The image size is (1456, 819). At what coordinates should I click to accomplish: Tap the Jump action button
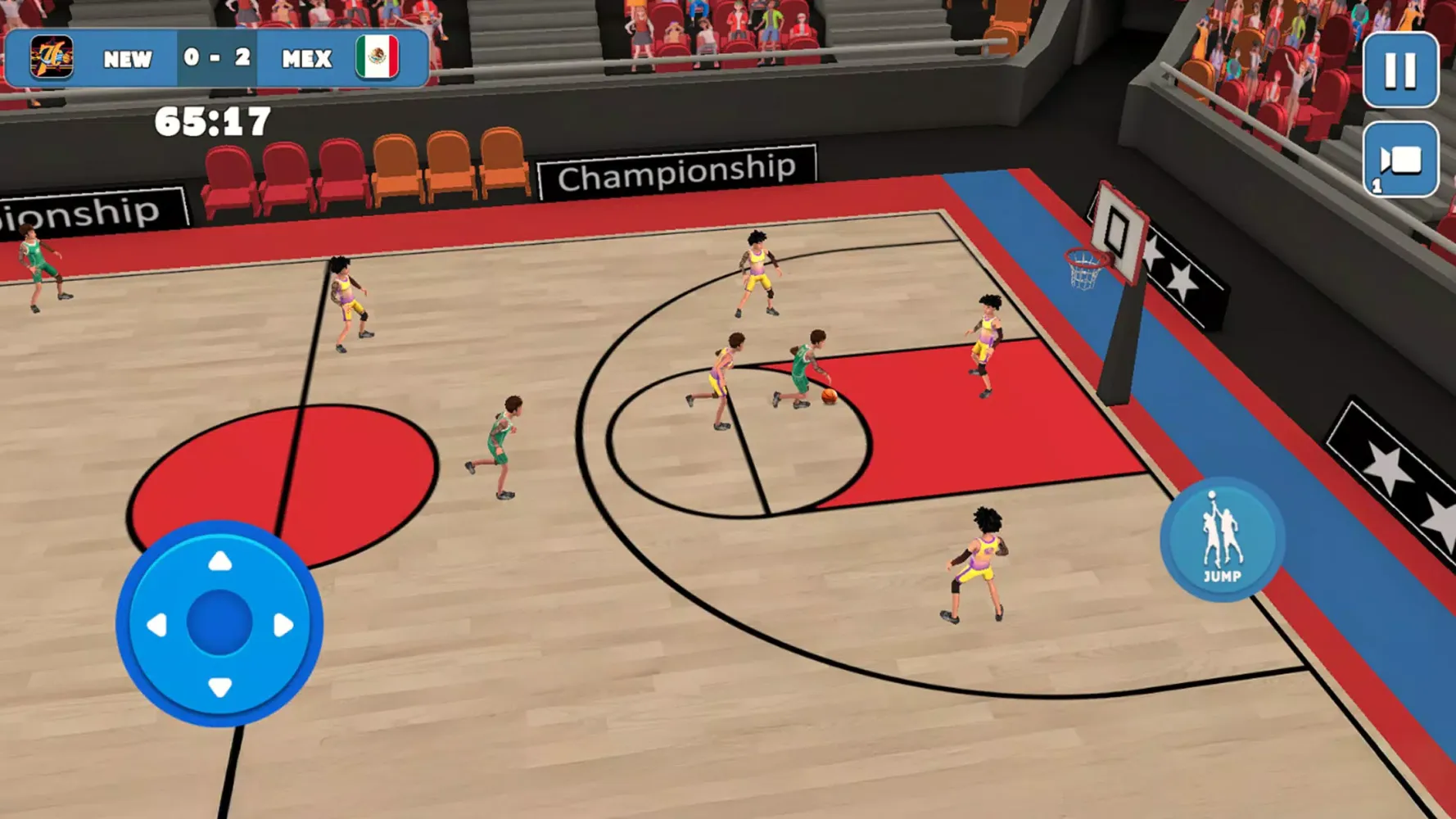pos(1222,540)
